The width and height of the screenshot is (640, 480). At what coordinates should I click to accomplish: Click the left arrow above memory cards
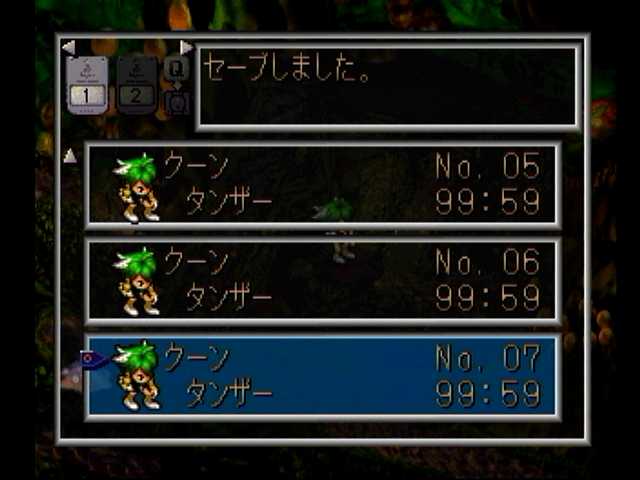68,47
